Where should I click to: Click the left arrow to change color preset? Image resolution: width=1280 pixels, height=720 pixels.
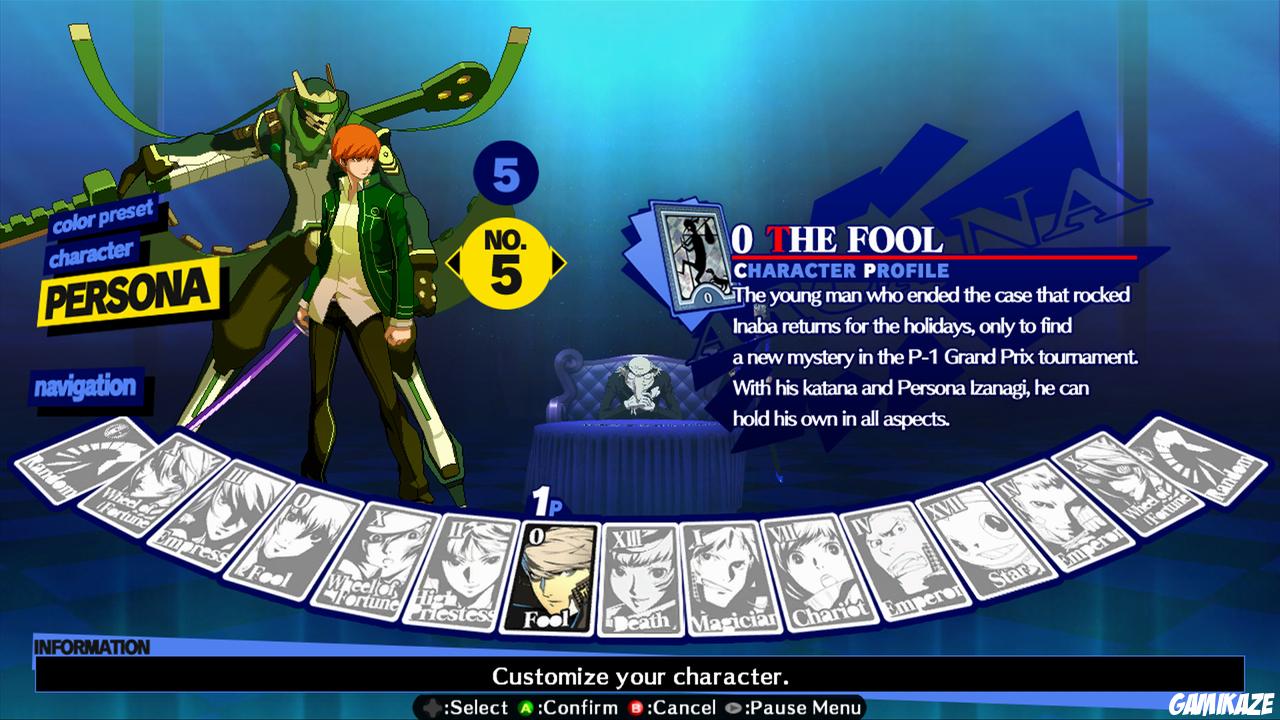(457, 262)
